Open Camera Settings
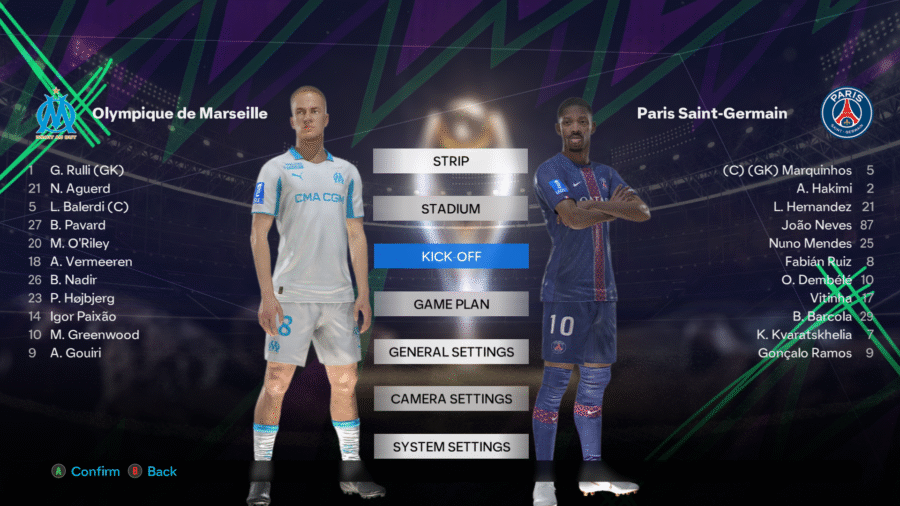Viewport: 900px width, 506px height. pos(450,399)
